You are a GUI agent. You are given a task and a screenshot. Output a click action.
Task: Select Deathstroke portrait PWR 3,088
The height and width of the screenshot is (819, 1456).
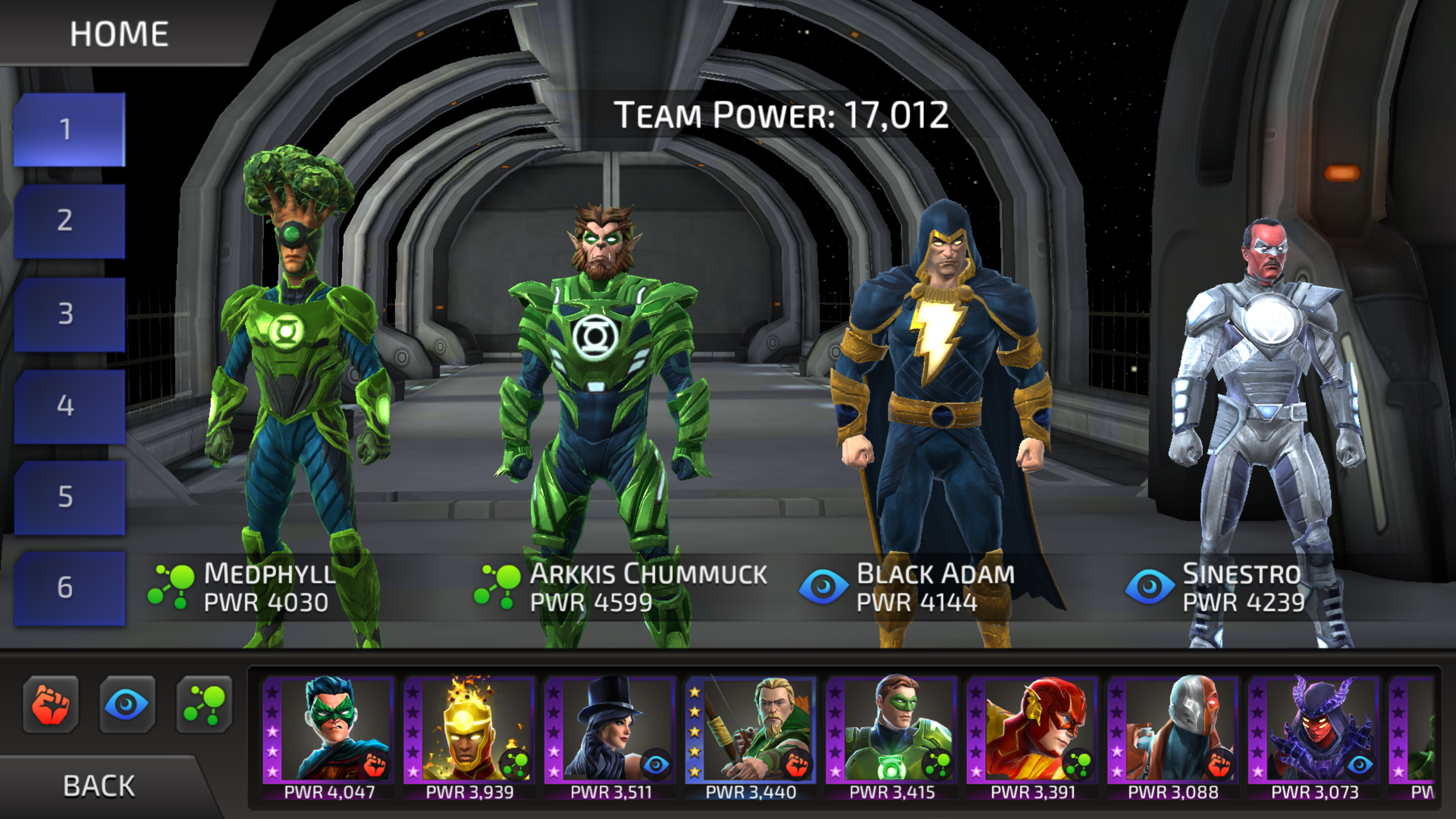1173,734
